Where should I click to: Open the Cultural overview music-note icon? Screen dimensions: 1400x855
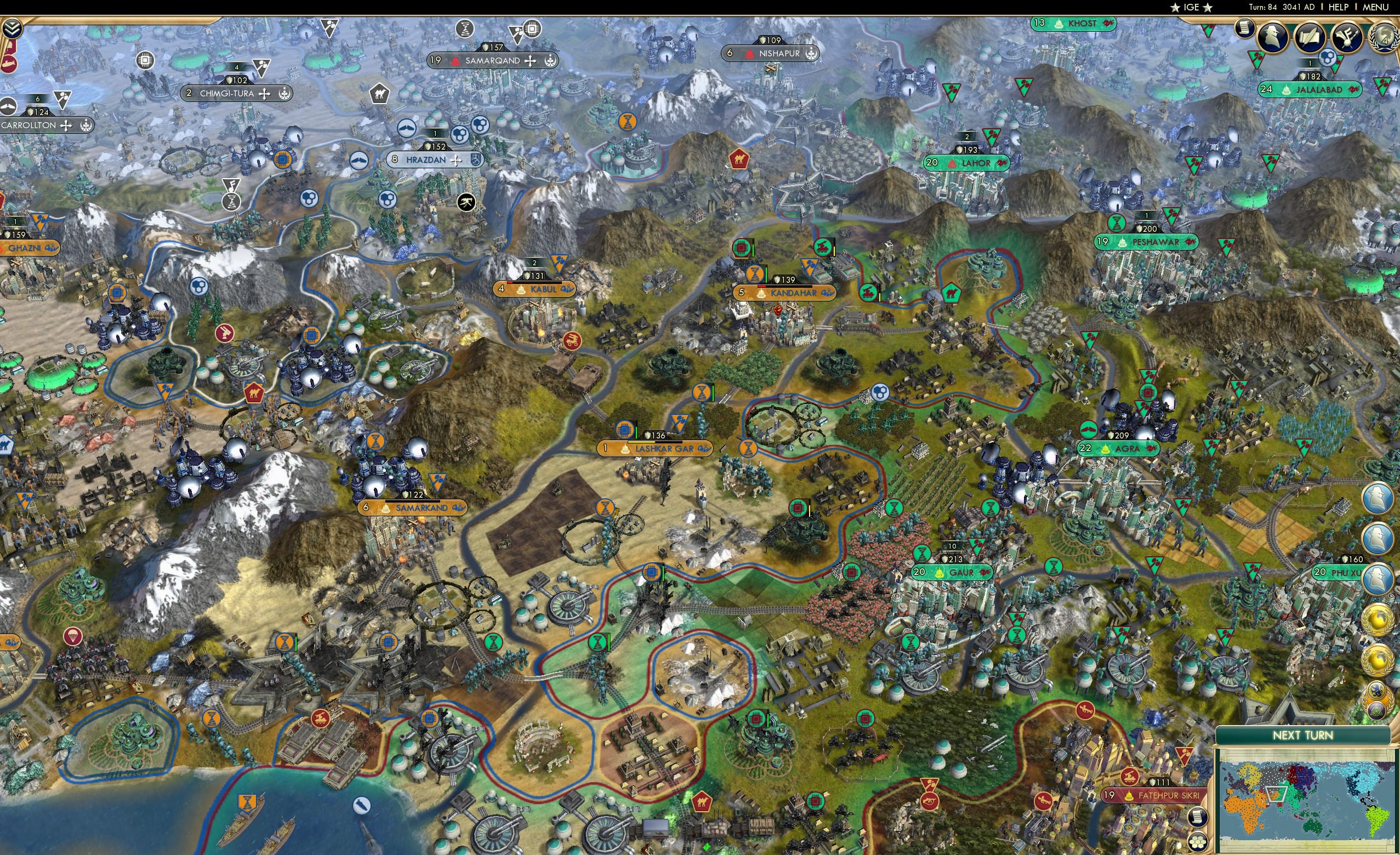[1350, 37]
